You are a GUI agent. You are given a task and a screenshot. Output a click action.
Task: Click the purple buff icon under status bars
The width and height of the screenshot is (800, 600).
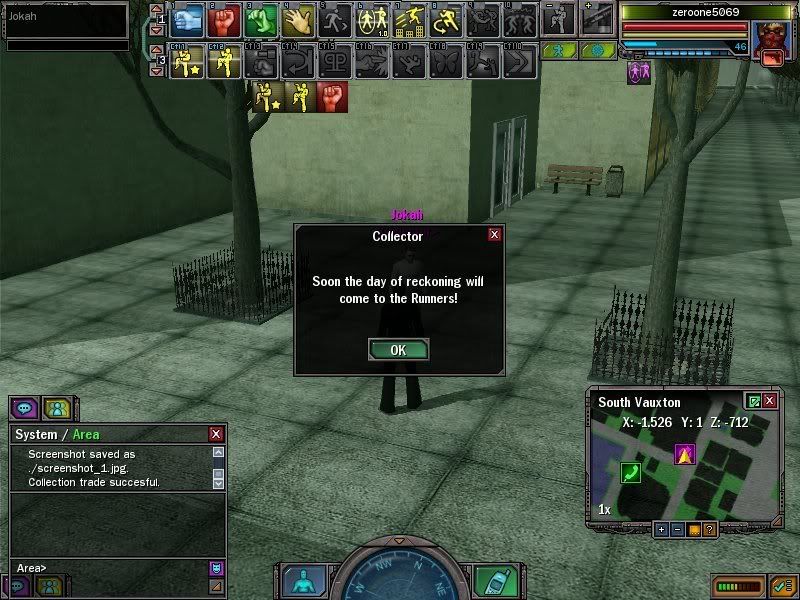(x=637, y=72)
